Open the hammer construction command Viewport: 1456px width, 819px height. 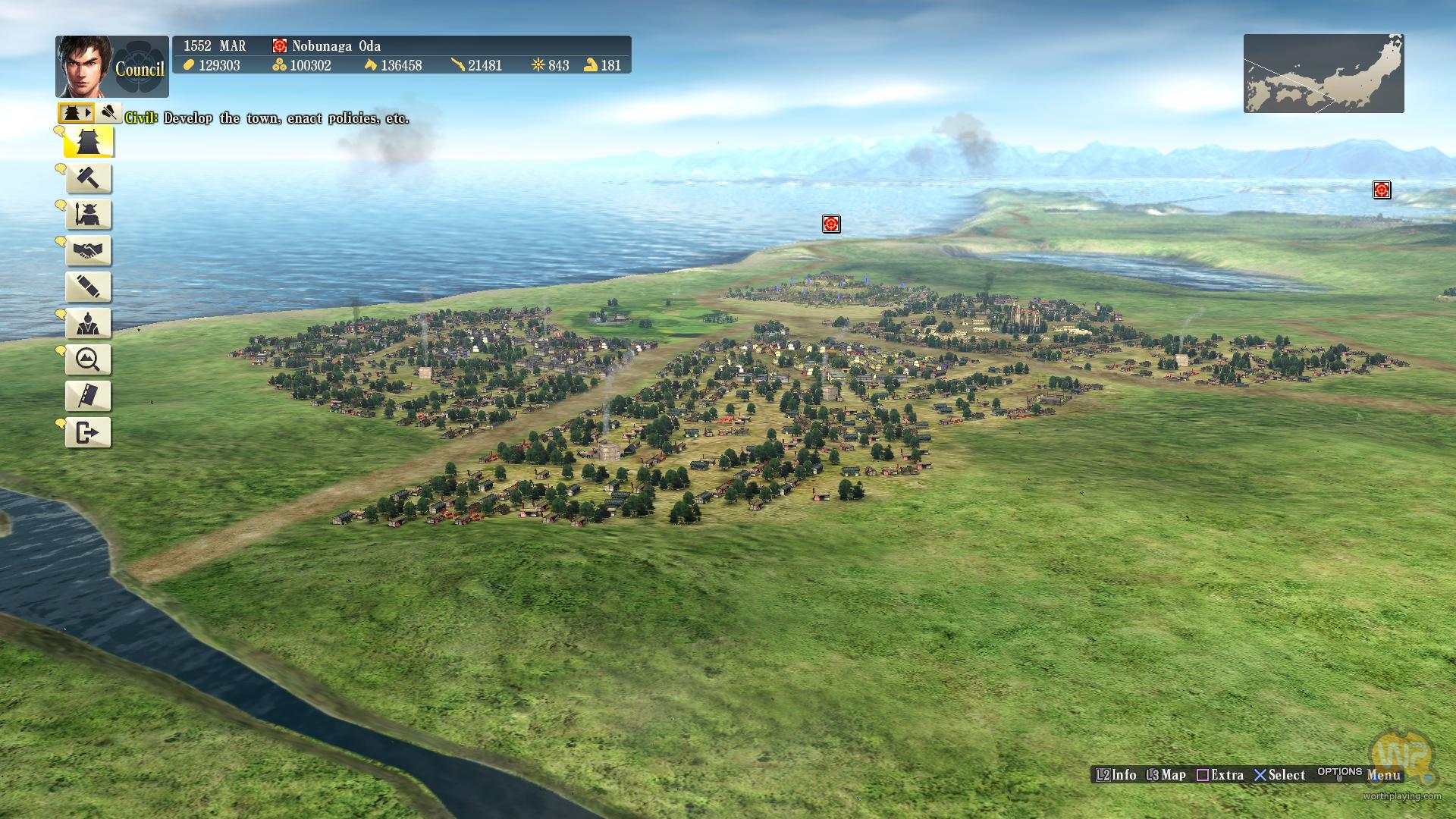(89, 178)
